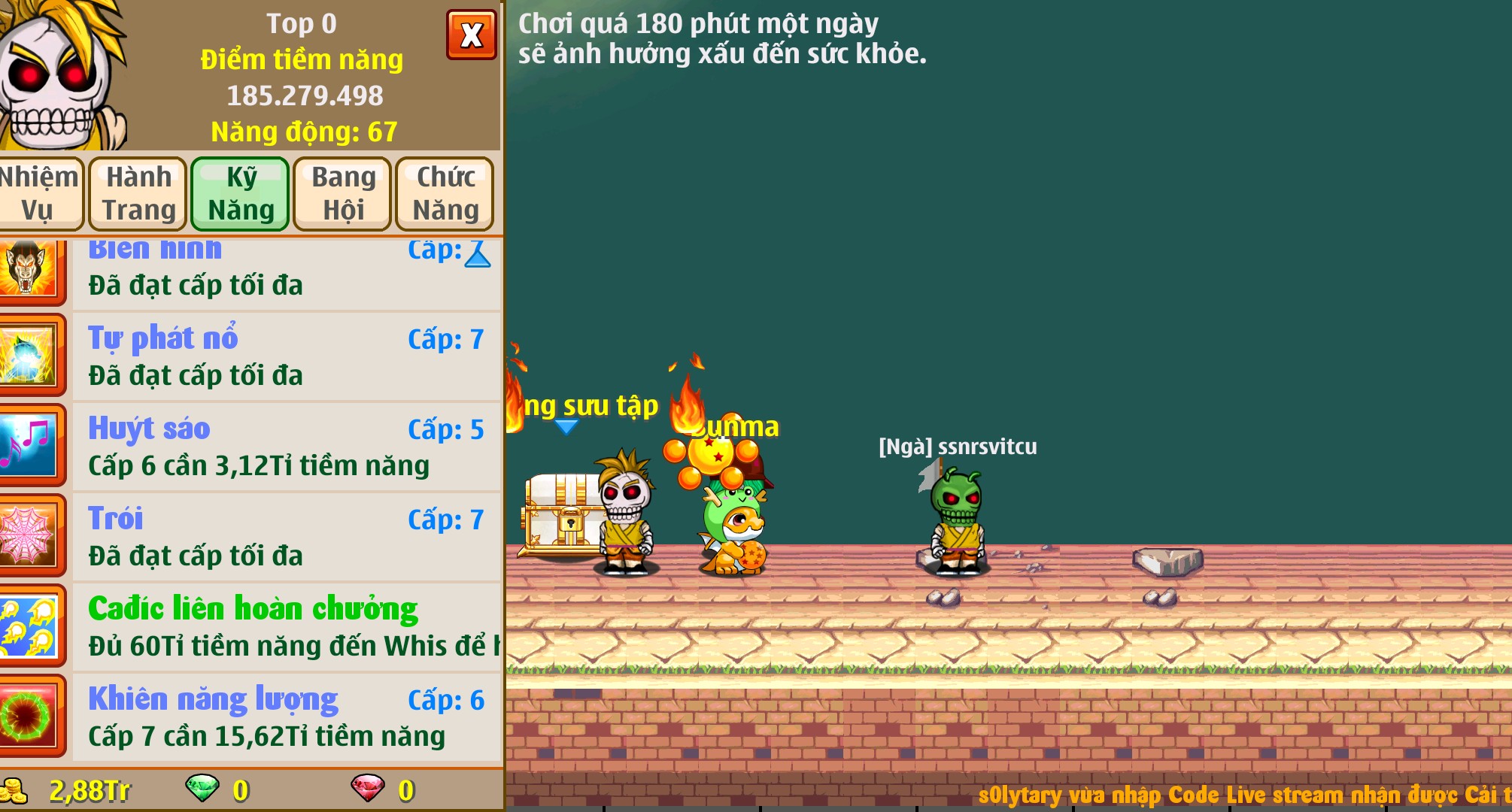The image size is (1512, 812).
Task: Open the Chức Năng tab
Action: 444,193
